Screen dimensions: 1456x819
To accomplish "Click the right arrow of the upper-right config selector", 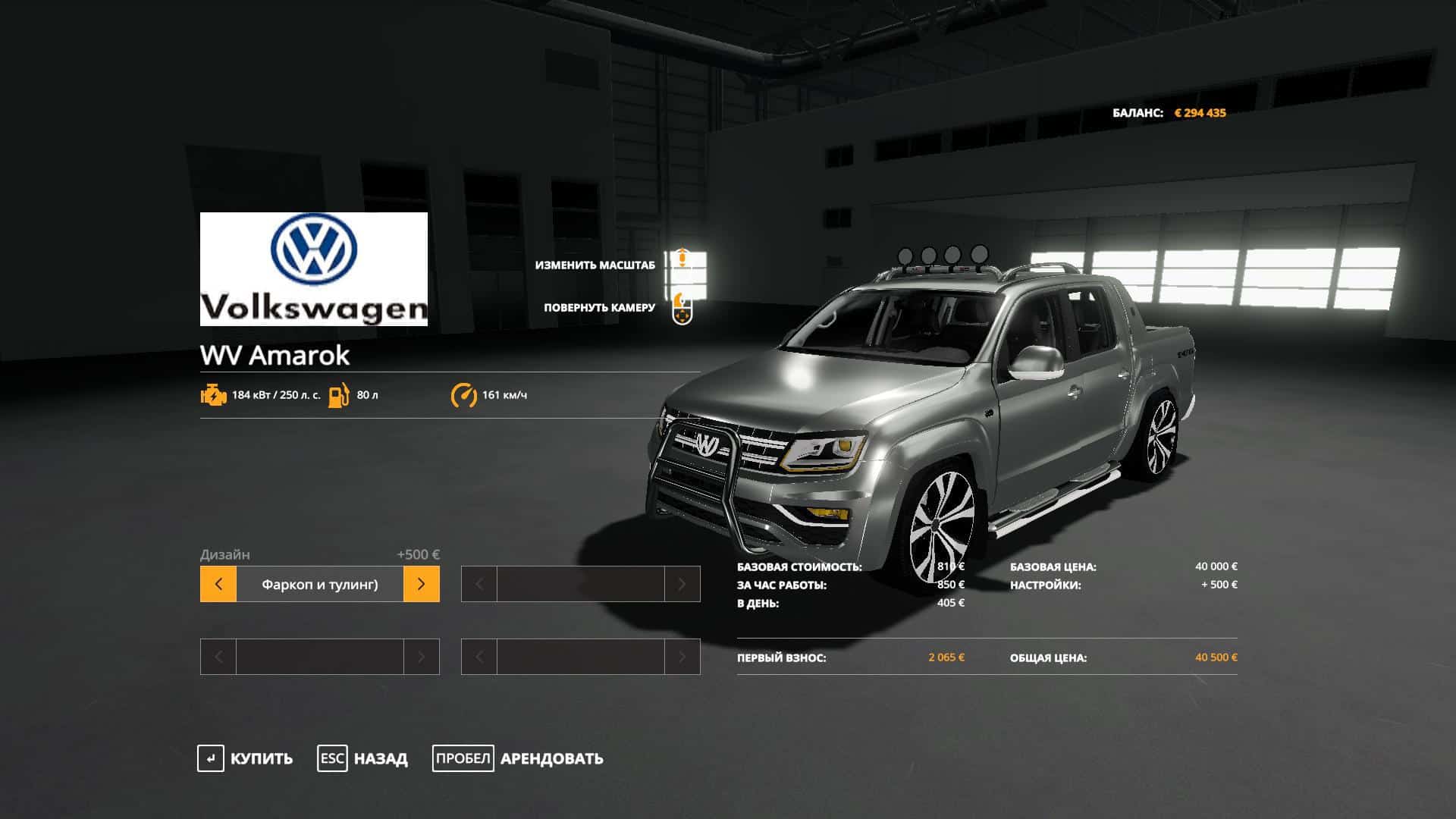I will point(683,584).
